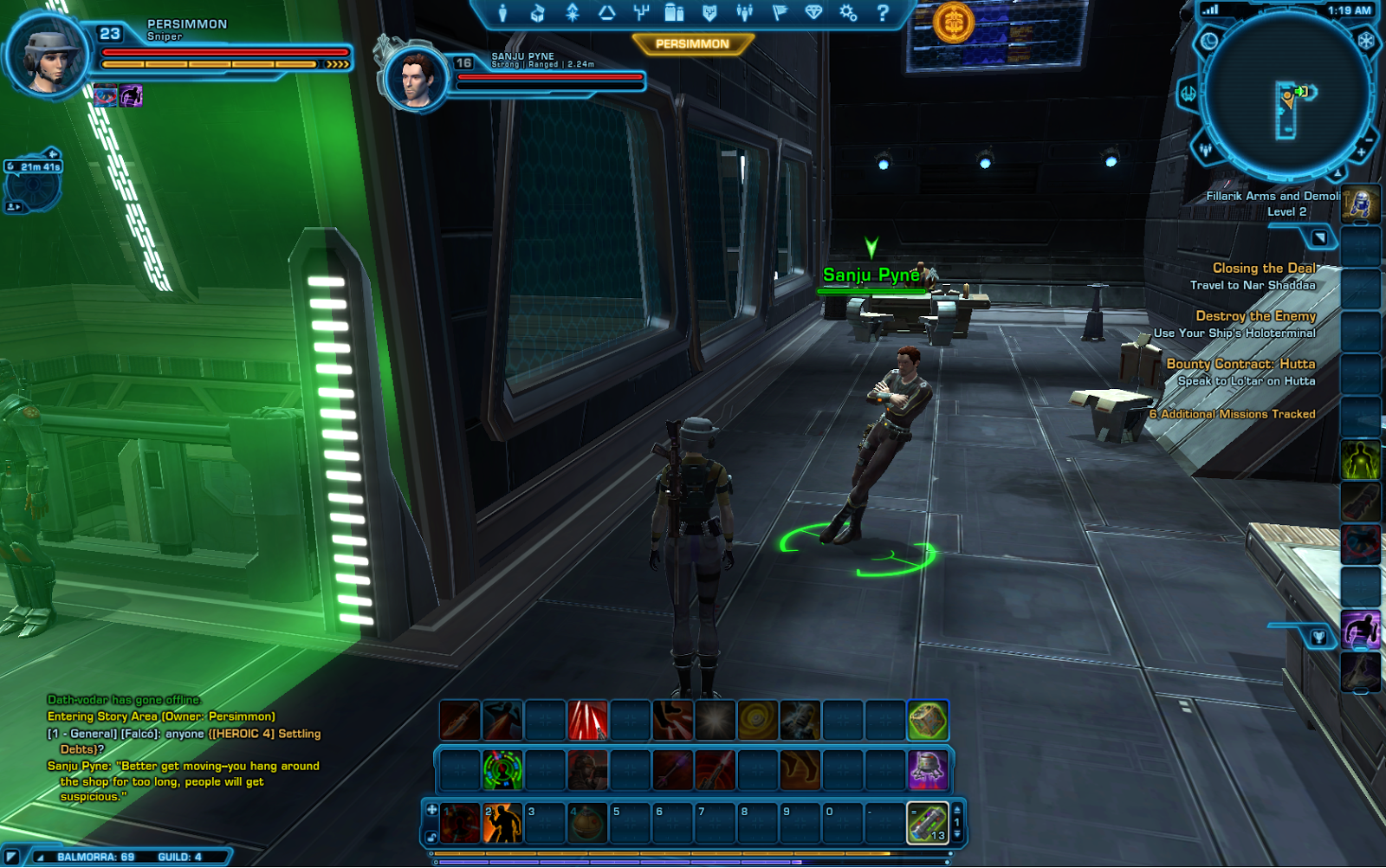Click the R2 droid icon under the minimap
The width and height of the screenshot is (1386, 868).
pyautogui.click(x=1360, y=204)
